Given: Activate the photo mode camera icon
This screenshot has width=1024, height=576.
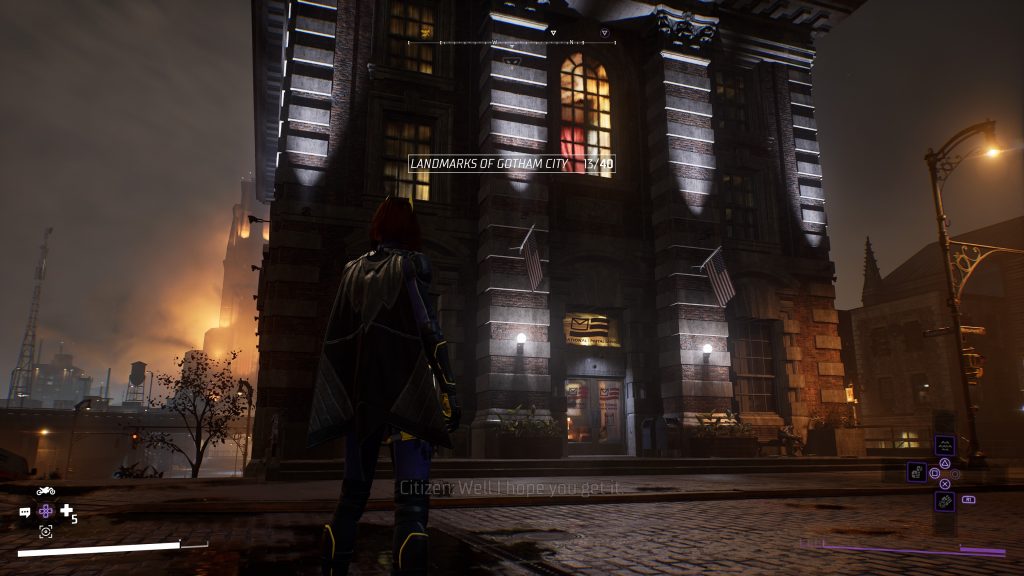Looking at the screenshot, I should [45, 531].
